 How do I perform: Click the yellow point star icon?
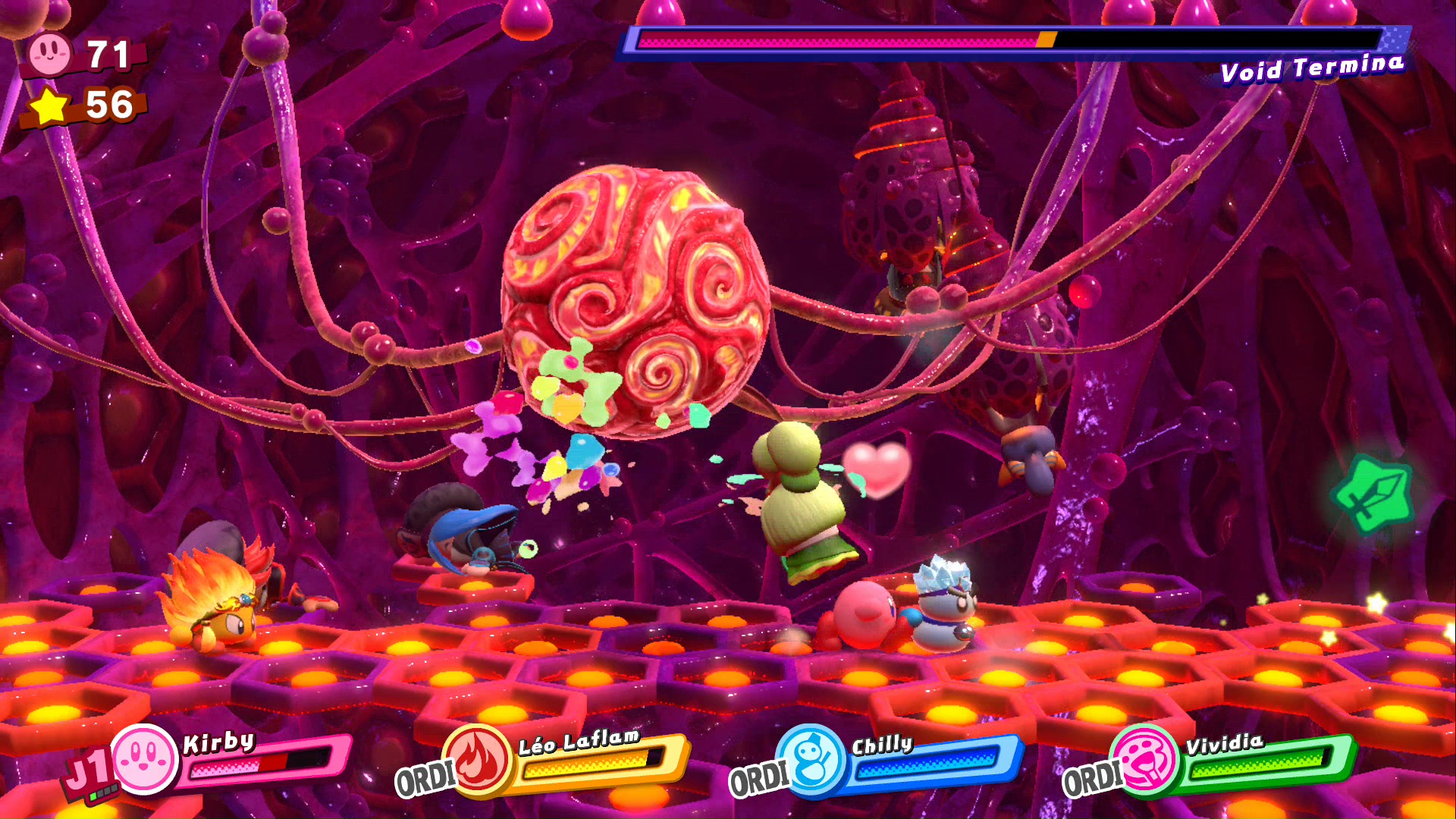50,106
